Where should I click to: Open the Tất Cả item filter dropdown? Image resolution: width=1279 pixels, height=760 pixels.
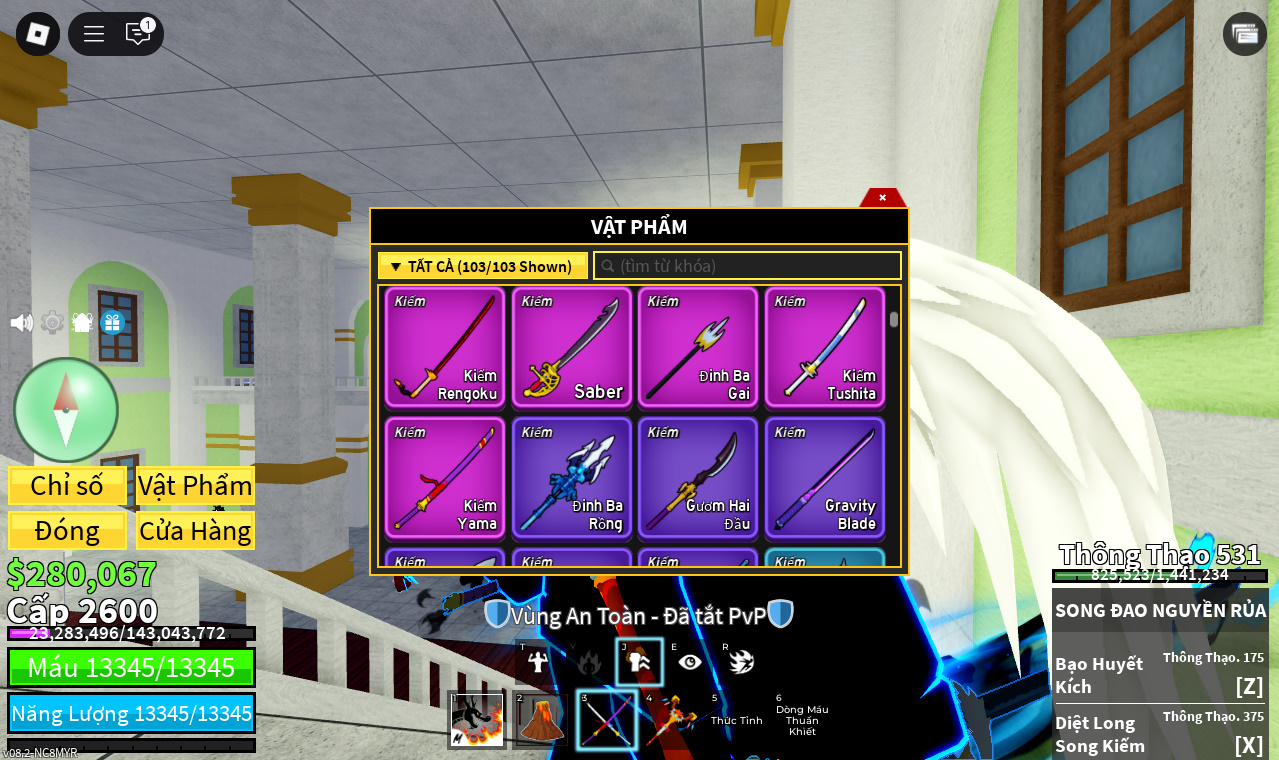(482, 266)
